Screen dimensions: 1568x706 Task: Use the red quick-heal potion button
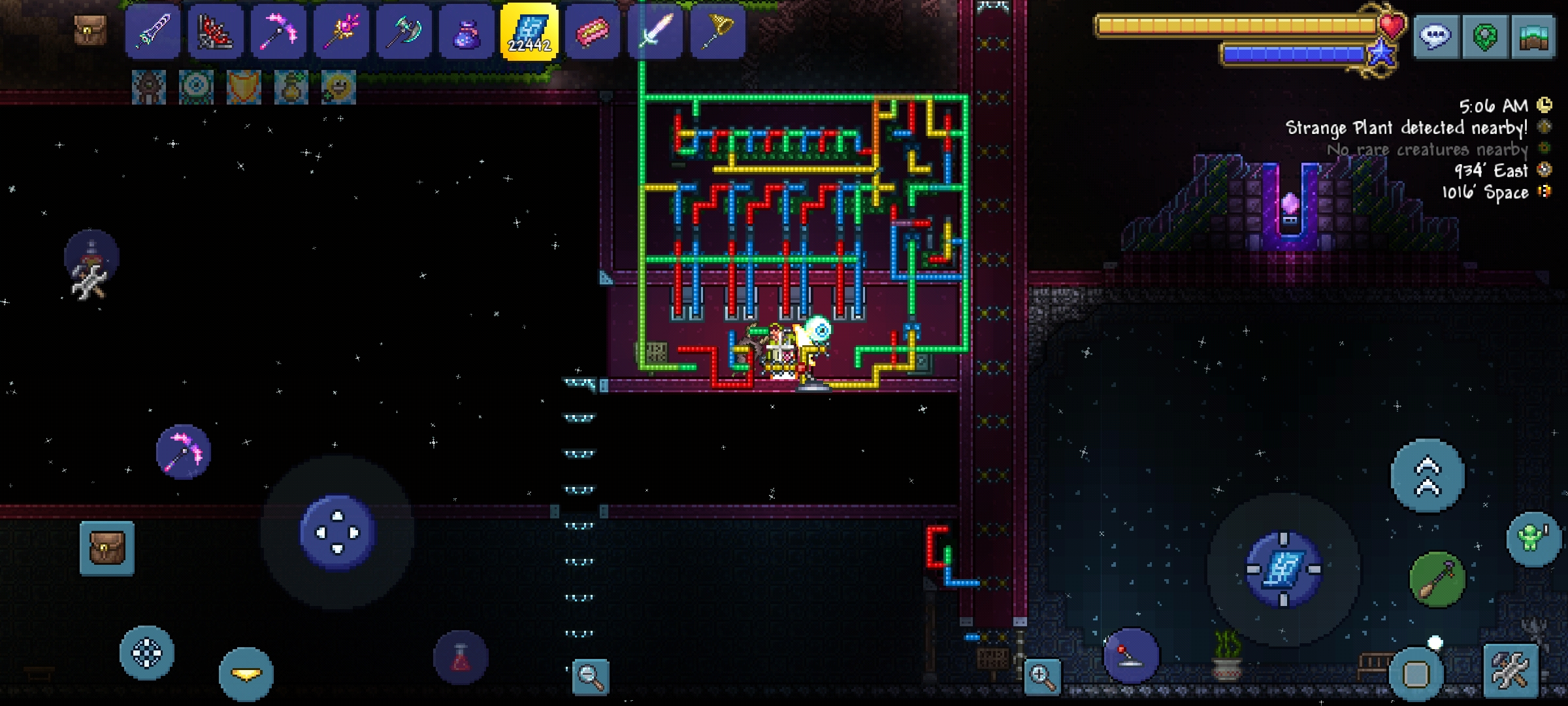[461, 658]
